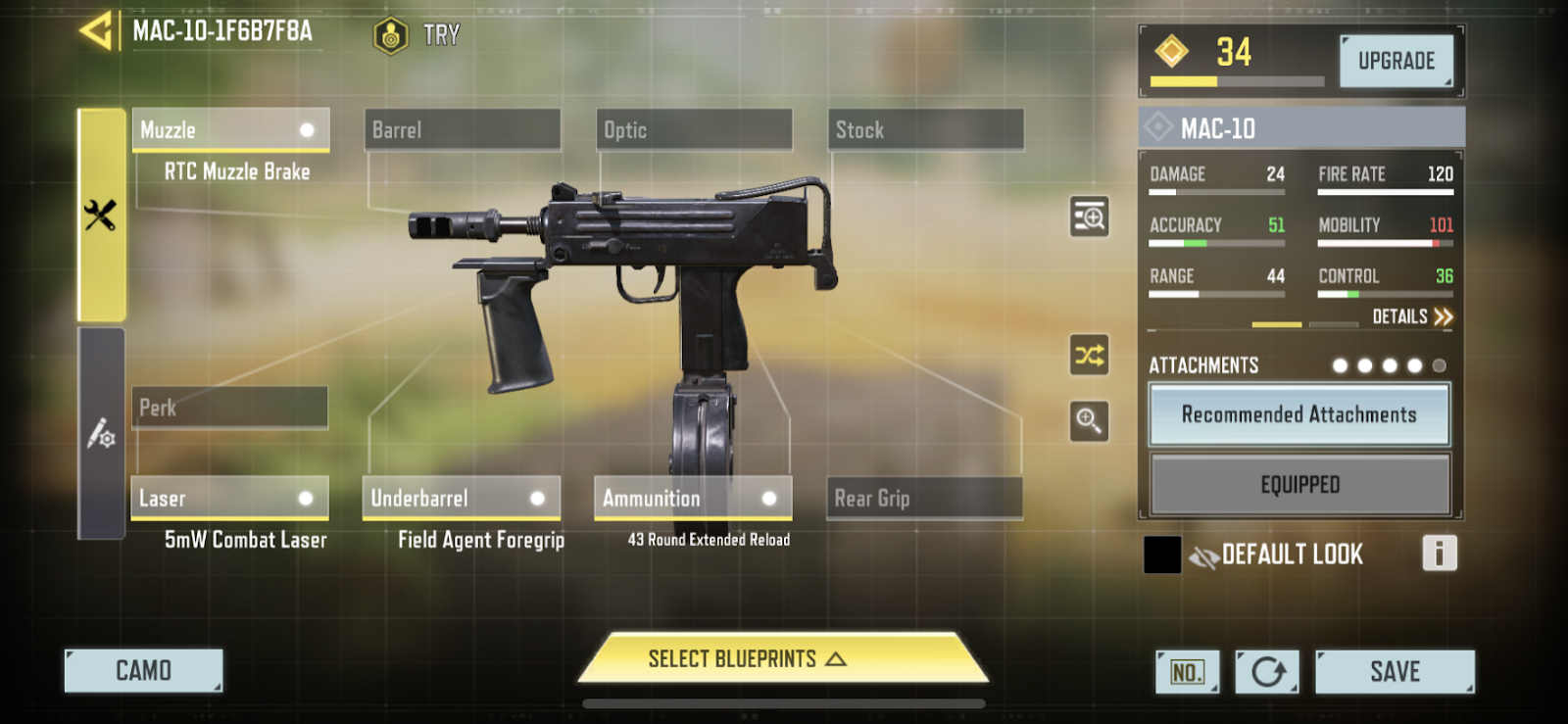Open the Muzzle attachment slot

click(230, 130)
